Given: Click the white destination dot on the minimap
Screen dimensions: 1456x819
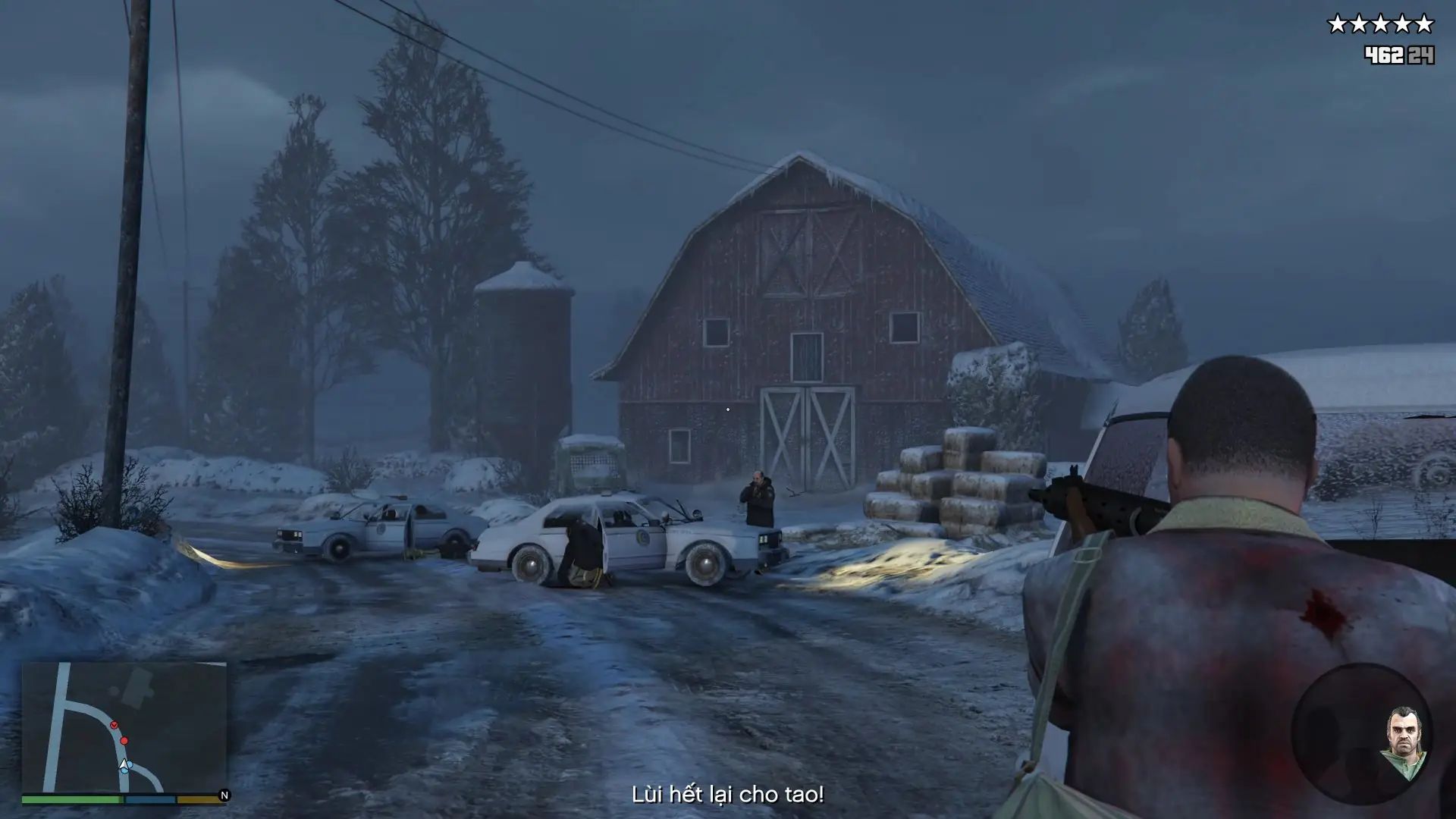Looking at the screenshot, I should (x=114, y=690).
